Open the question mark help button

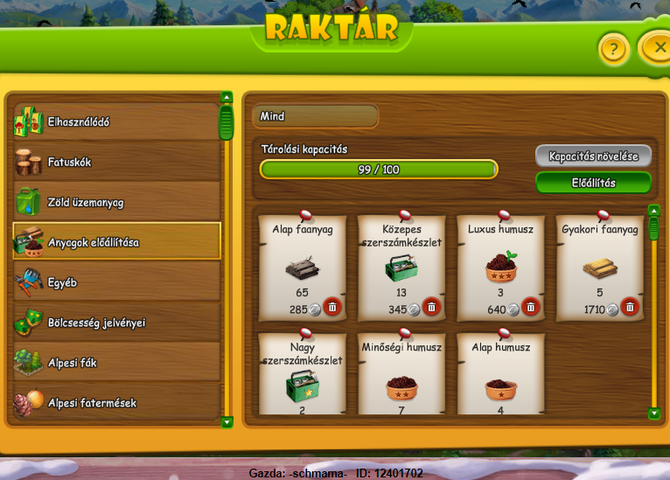click(614, 47)
